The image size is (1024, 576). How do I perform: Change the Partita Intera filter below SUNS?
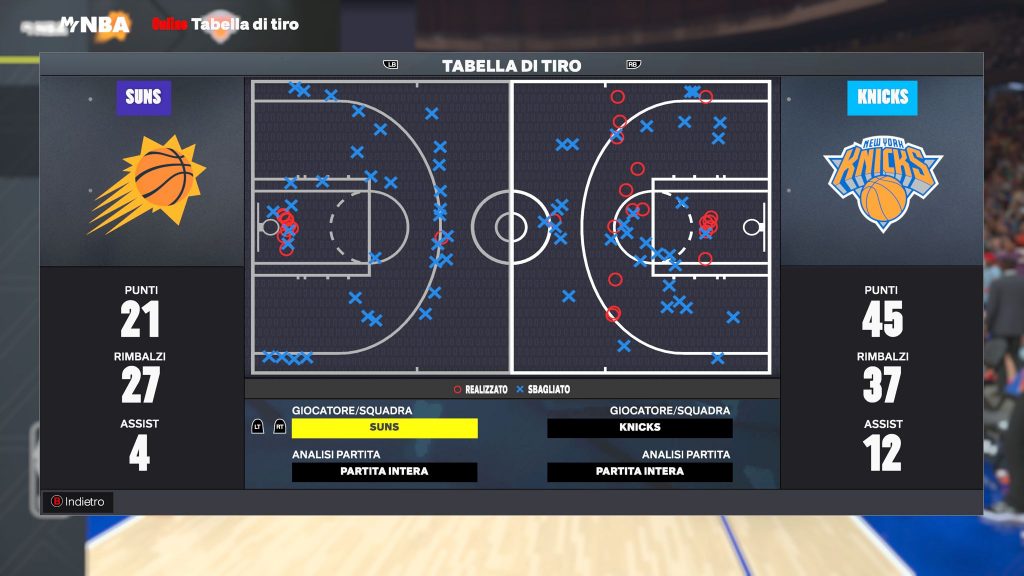pos(384,472)
